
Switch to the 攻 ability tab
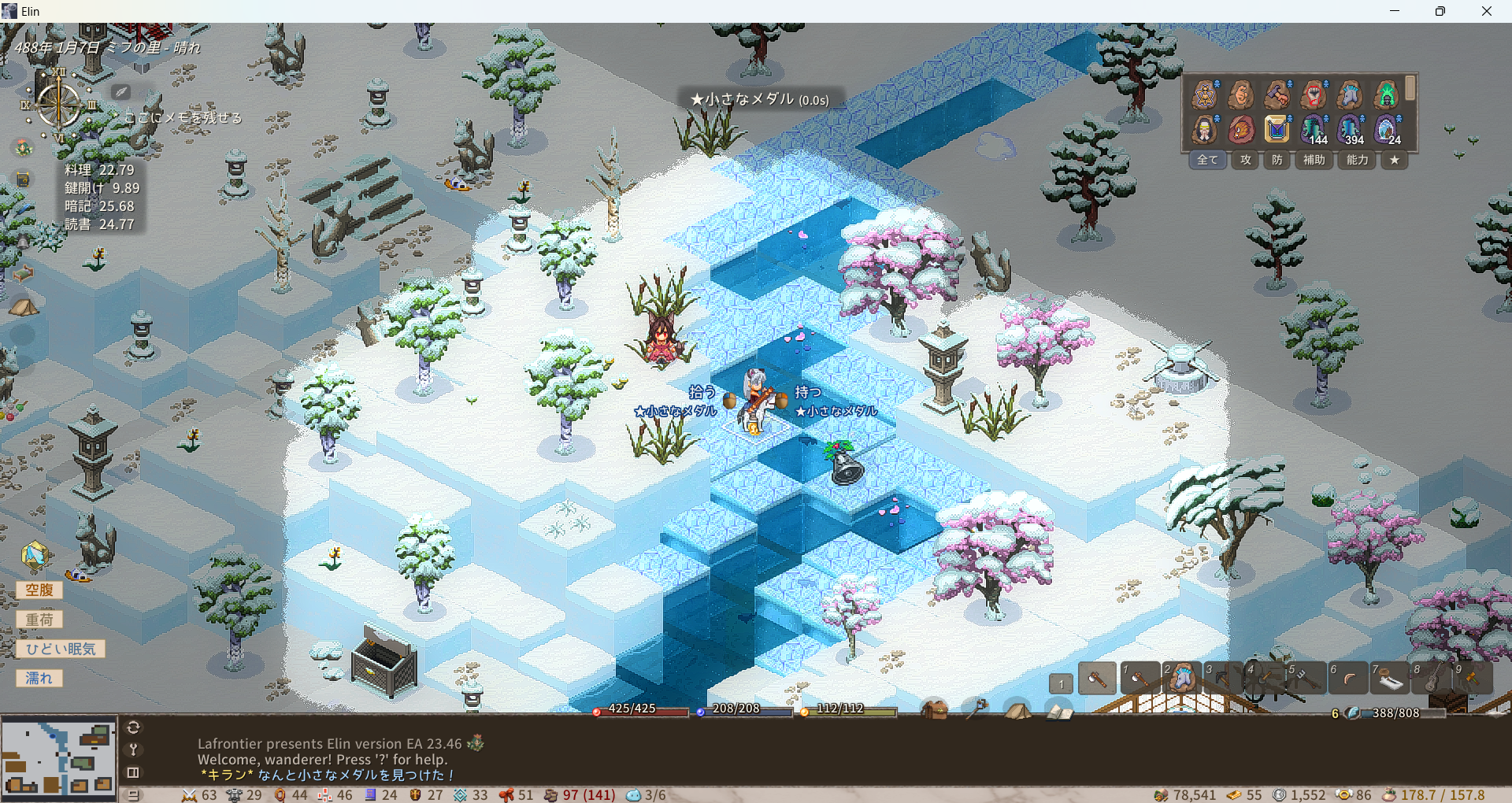pyautogui.click(x=1245, y=160)
